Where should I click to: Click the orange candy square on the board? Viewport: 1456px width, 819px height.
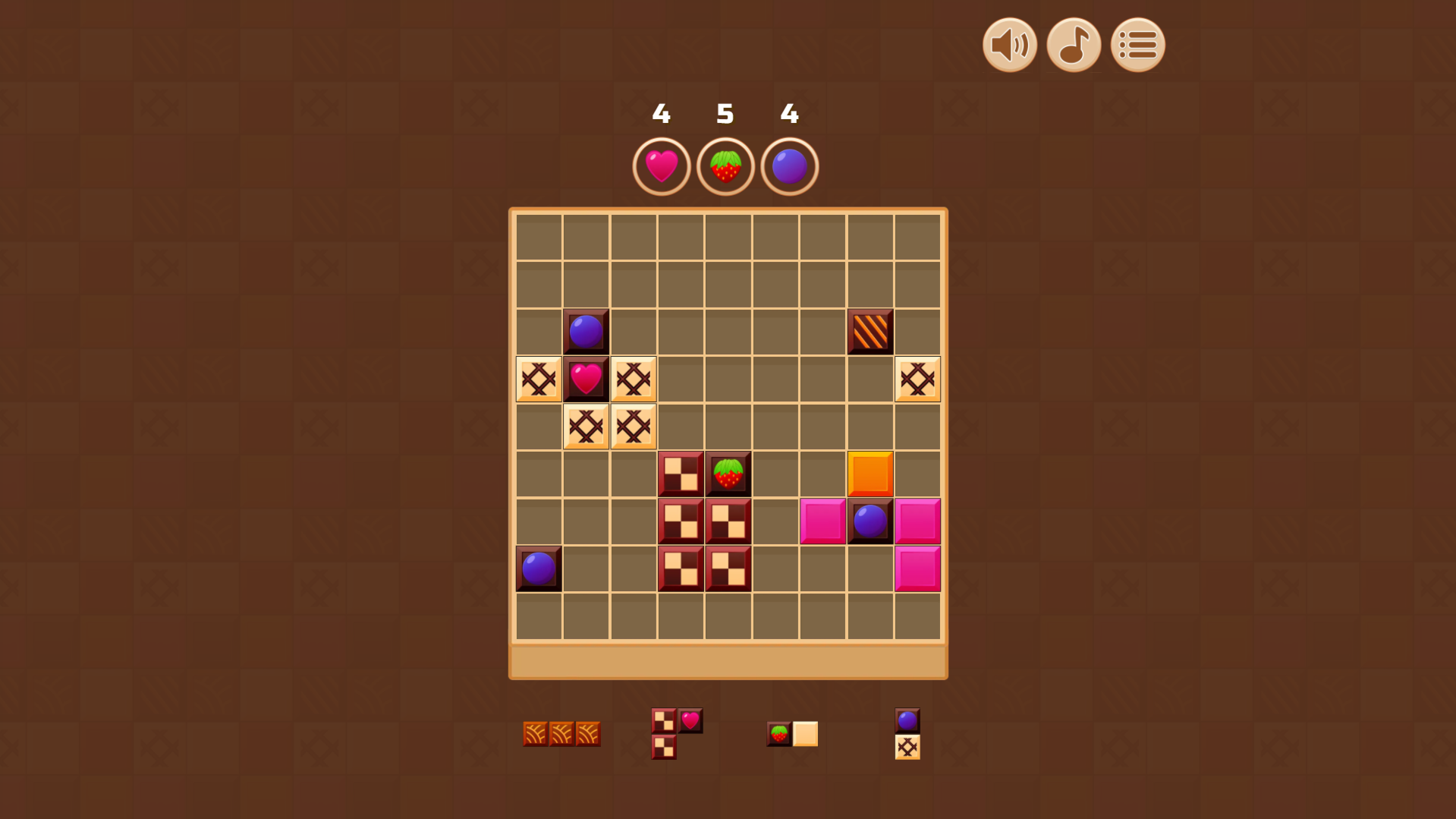click(870, 474)
